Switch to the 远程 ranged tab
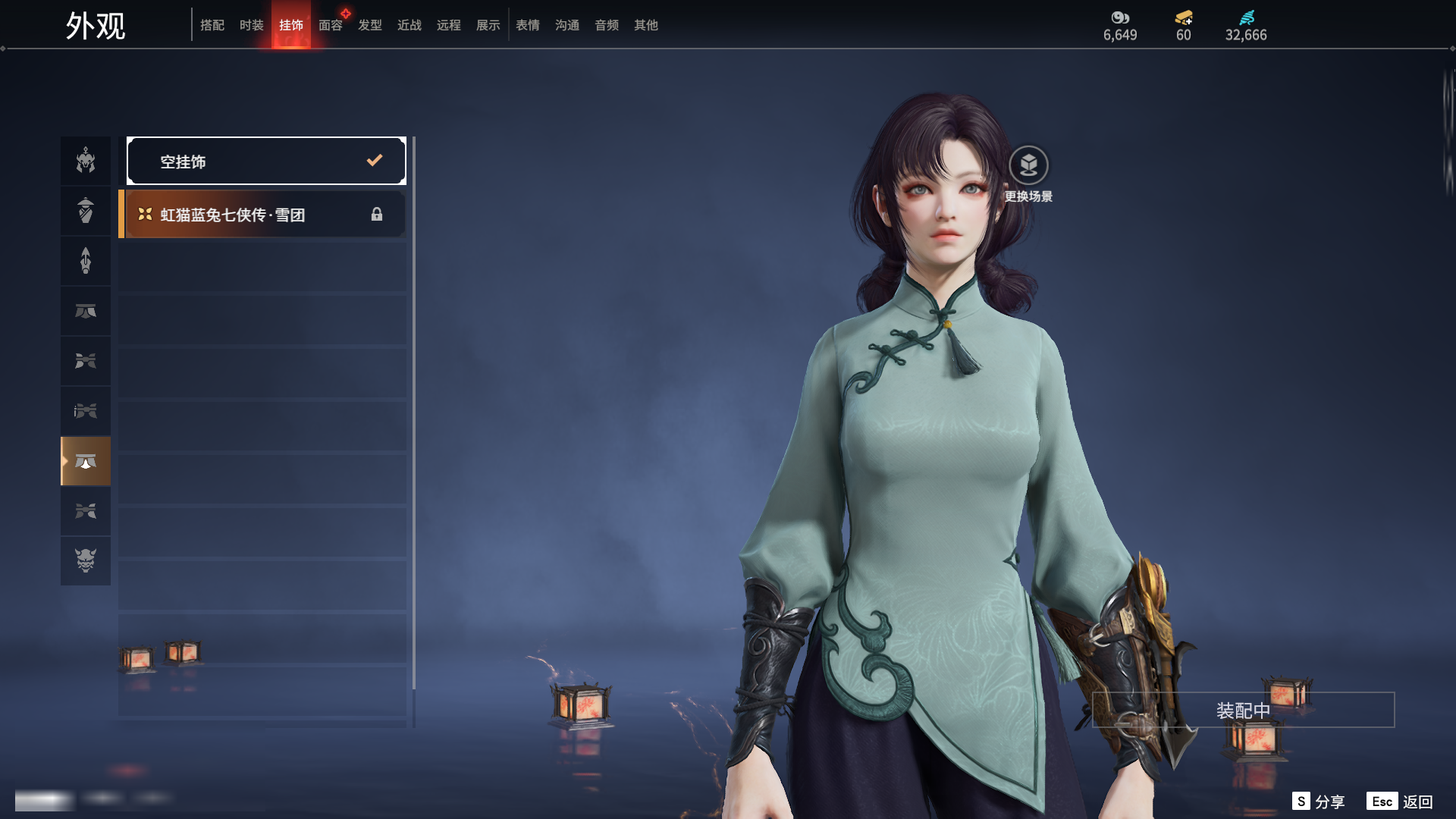 [x=449, y=25]
